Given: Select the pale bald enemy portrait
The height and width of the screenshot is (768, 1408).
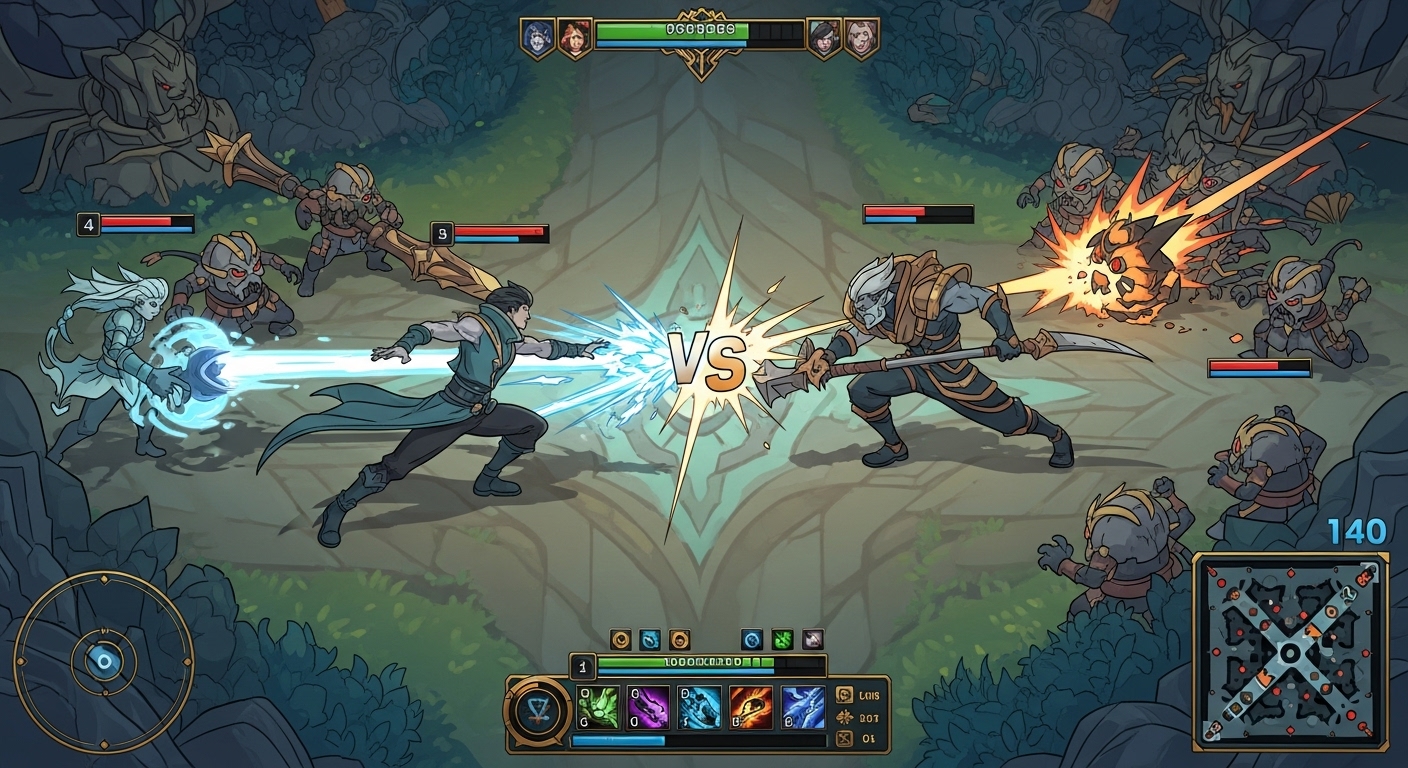Looking at the screenshot, I should pos(861,38).
